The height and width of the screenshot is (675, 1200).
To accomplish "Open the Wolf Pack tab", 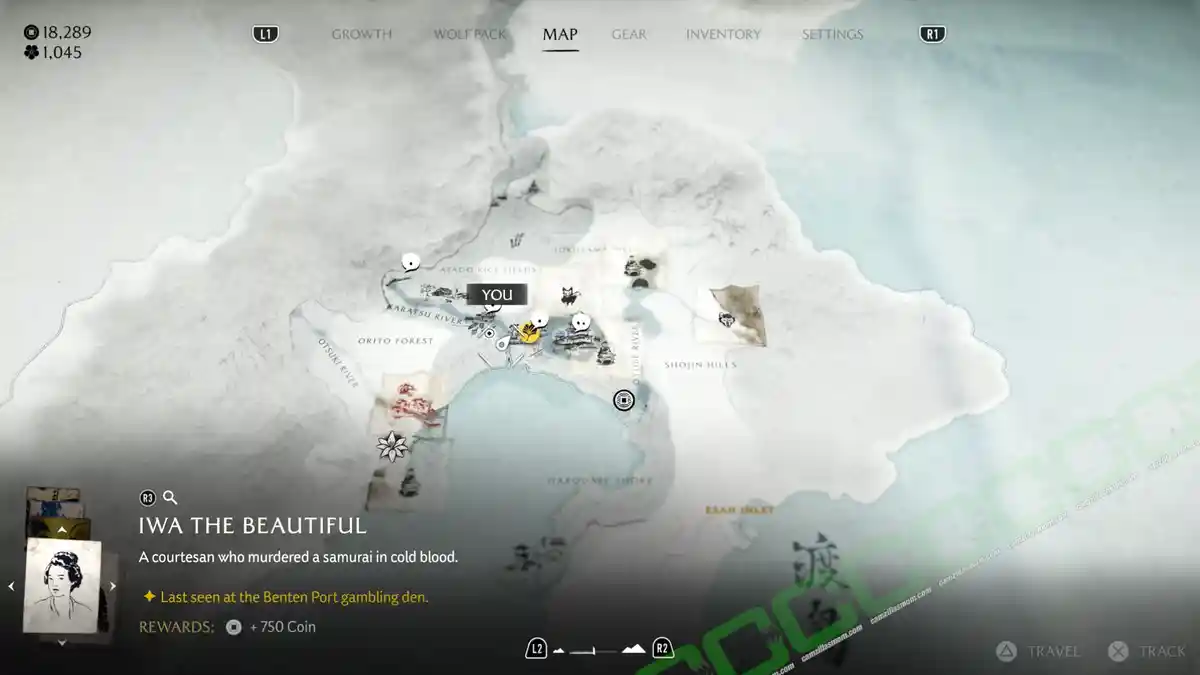I will 469,34.
